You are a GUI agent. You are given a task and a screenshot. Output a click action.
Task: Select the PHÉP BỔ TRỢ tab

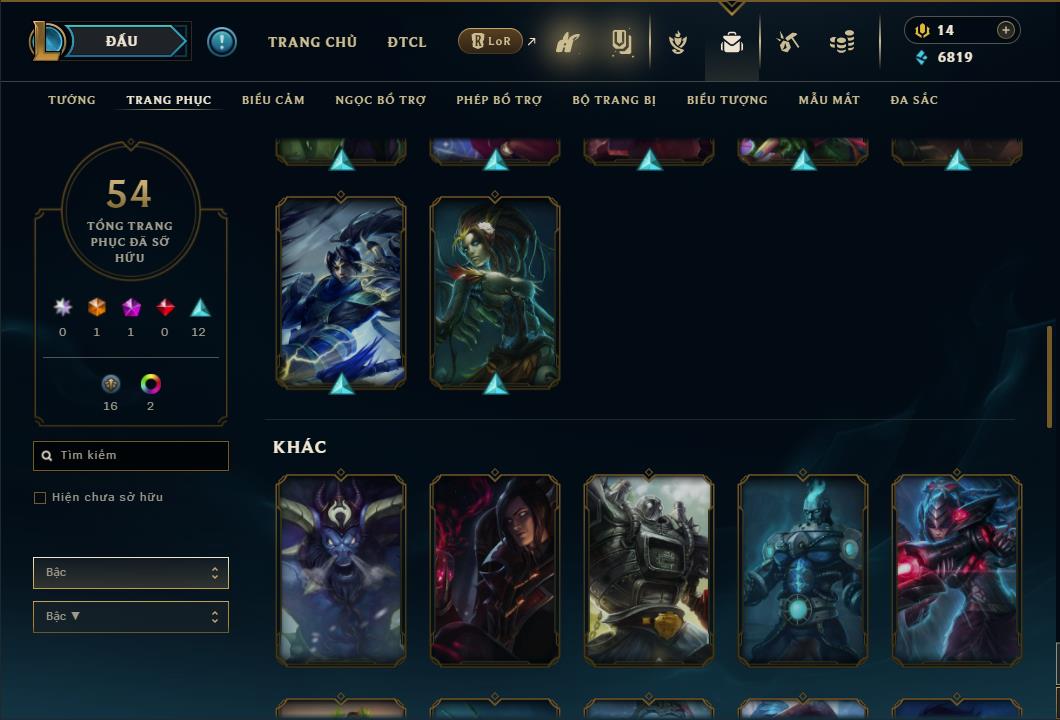point(499,100)
